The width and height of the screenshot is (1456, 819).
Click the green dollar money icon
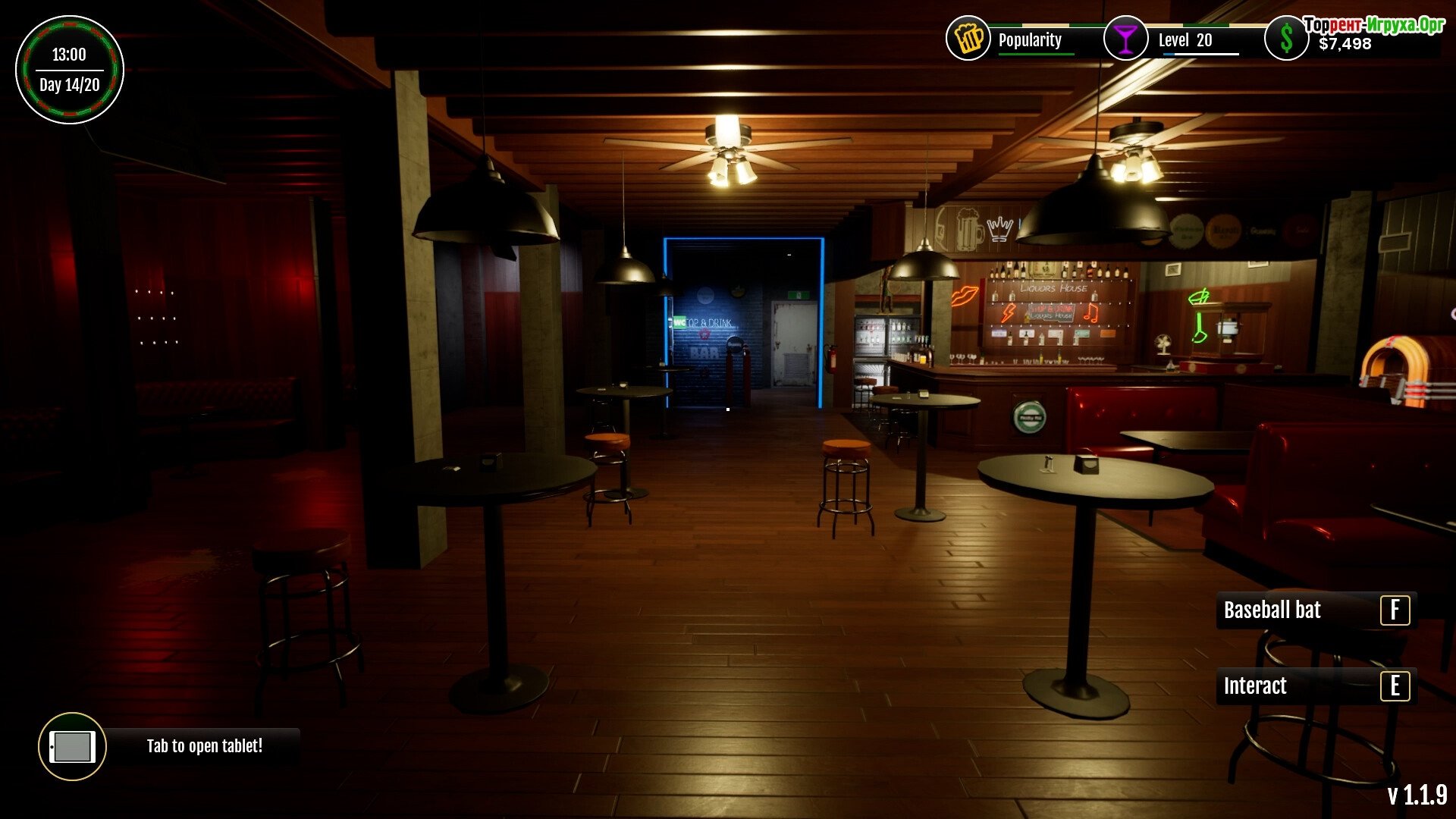pos(1286,39)
